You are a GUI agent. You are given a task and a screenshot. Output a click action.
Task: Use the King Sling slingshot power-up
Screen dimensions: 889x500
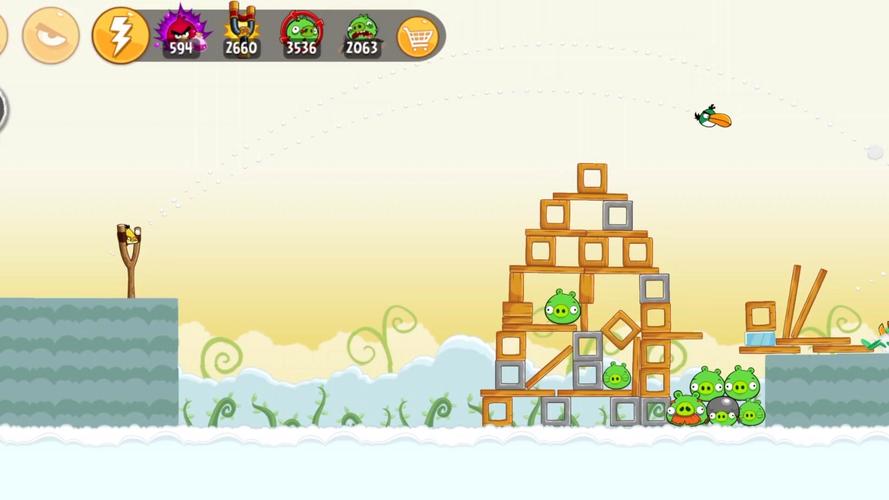241,32
